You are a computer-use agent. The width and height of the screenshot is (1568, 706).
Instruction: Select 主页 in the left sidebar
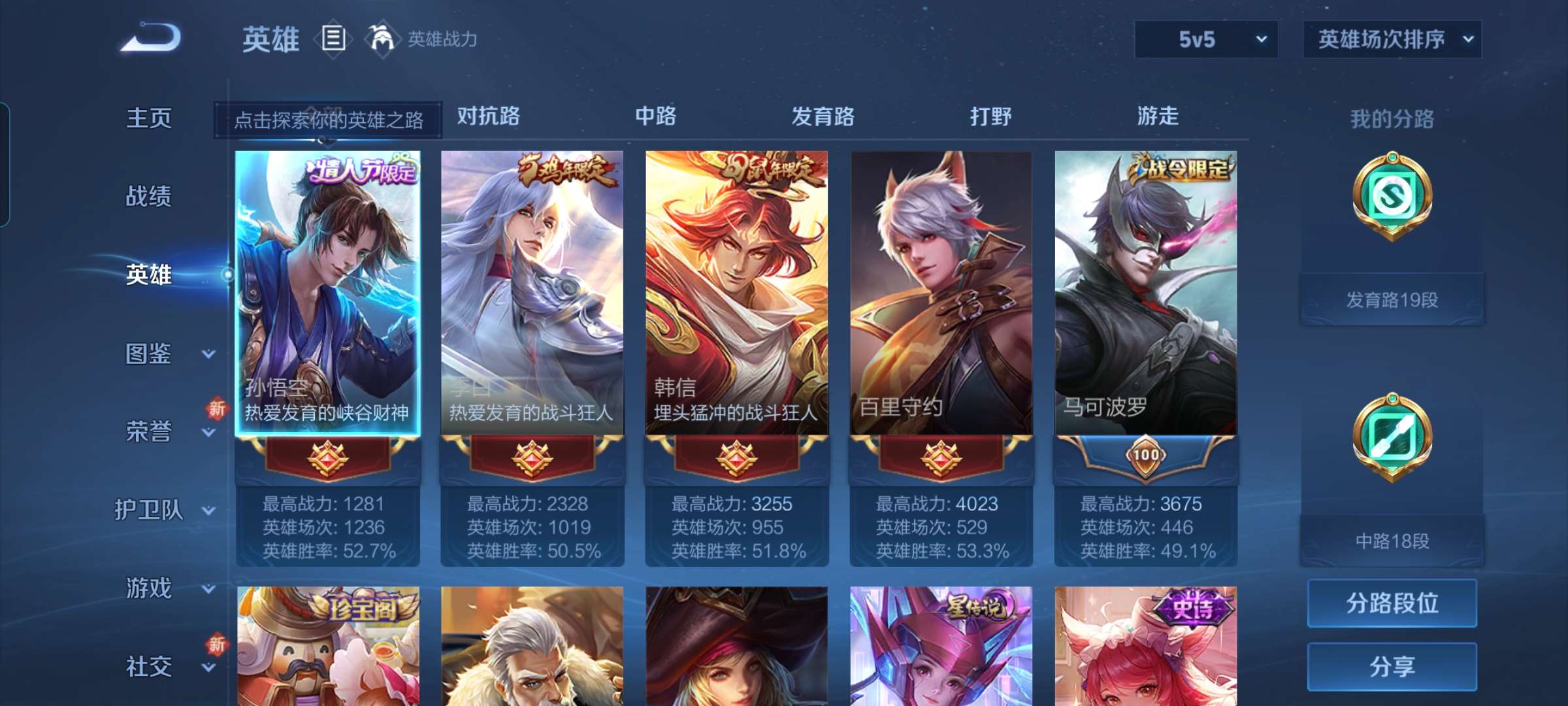[149, 119]
